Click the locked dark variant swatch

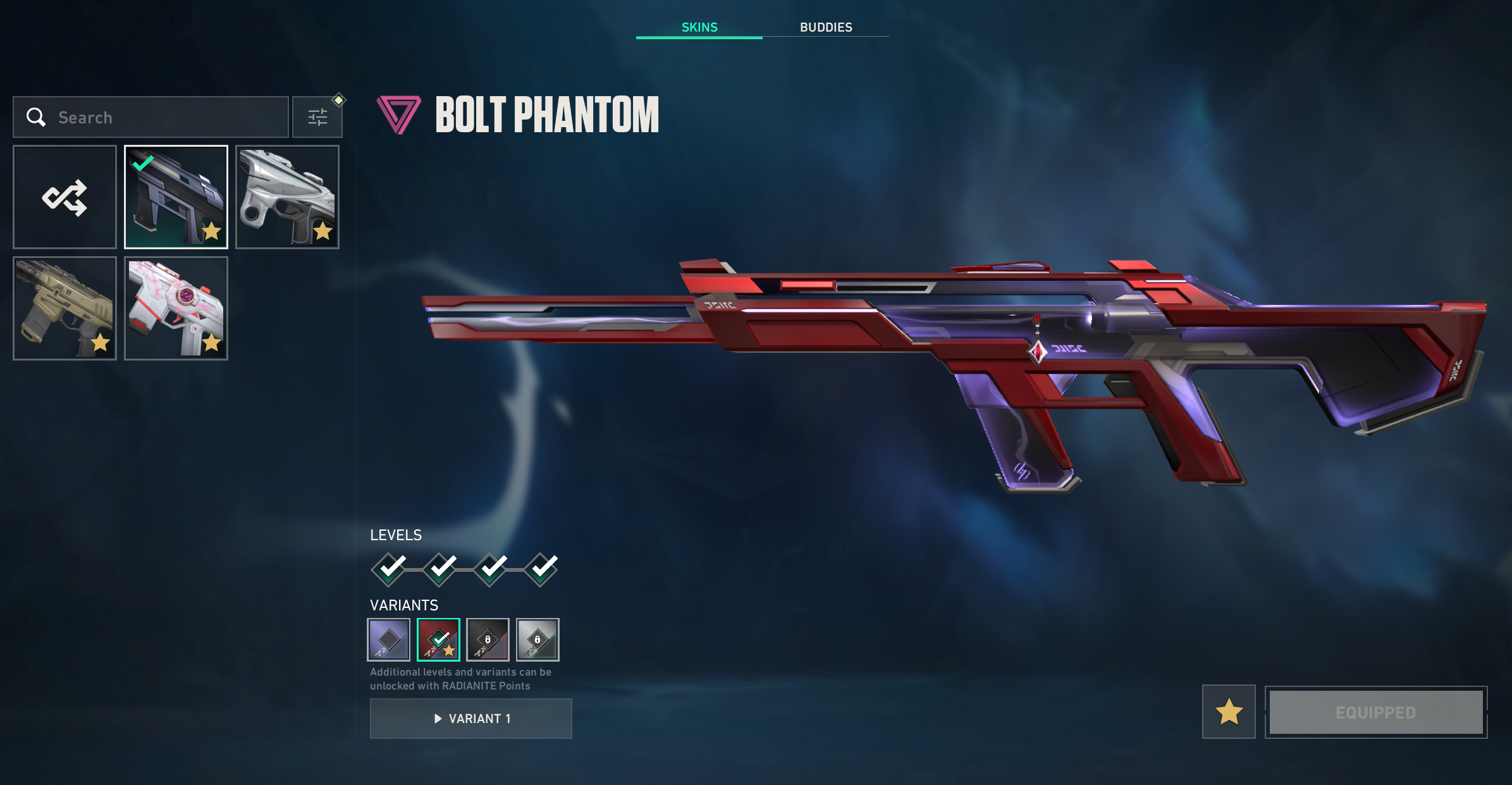(x=488, y=640)
